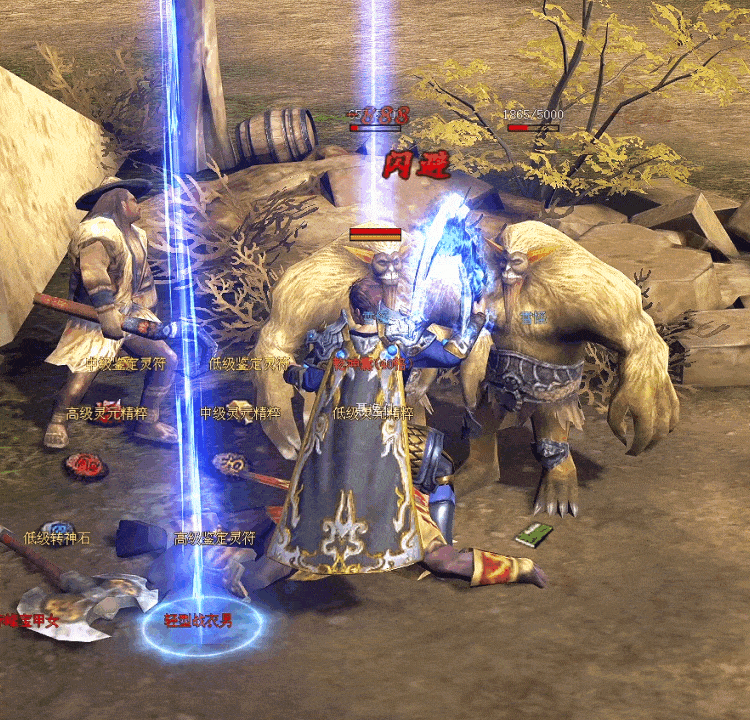The image size is (750, 720).
Task: Loot the red 轻型战衣男 equipment label
Action: 198,621
